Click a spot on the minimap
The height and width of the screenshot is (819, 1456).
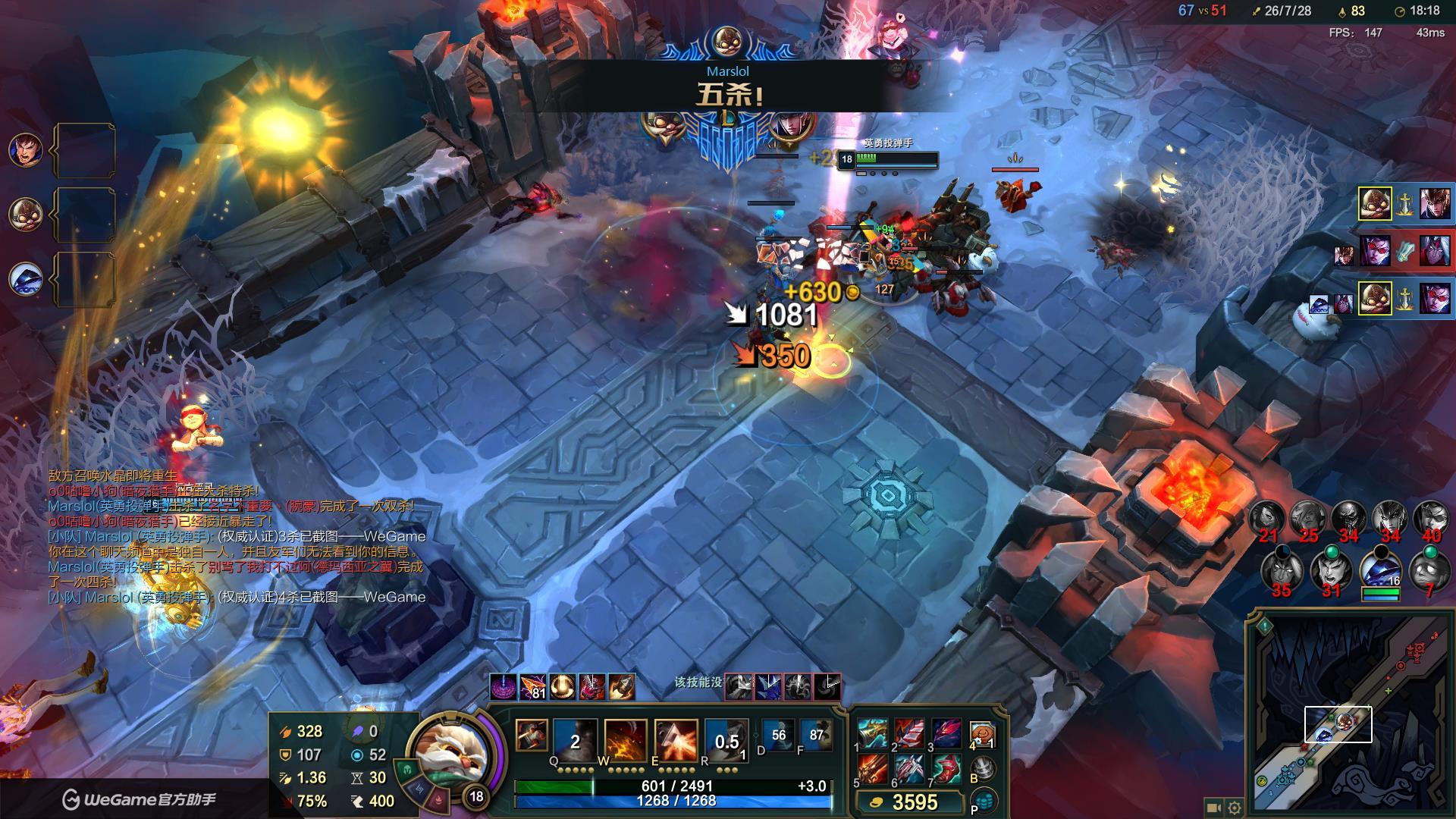(1350, 713)
